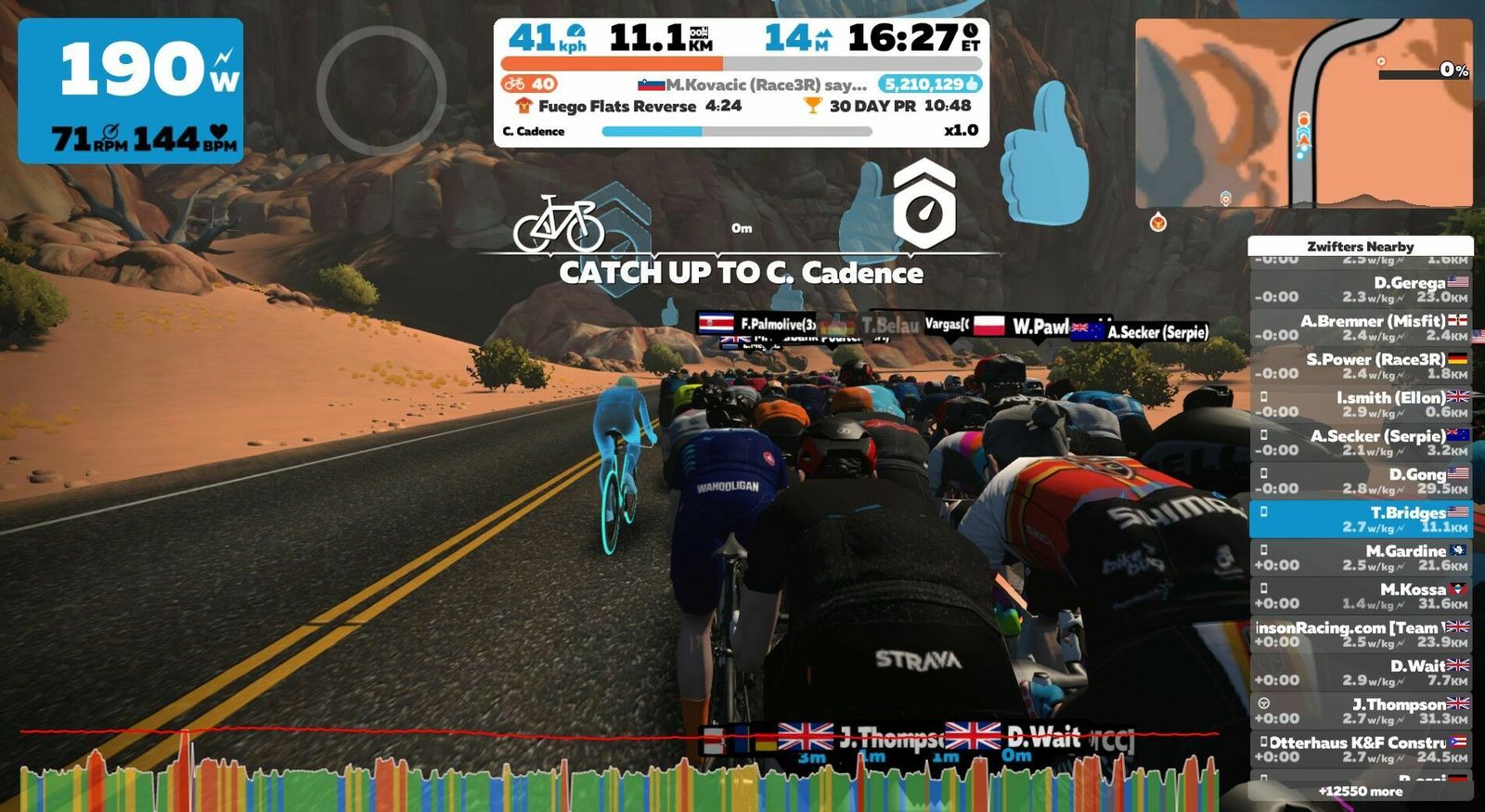The height and width of the screenshot is (812, 1485).
Task: Choose M.Gardine in the nearby list
Action: click(1360, 558)
